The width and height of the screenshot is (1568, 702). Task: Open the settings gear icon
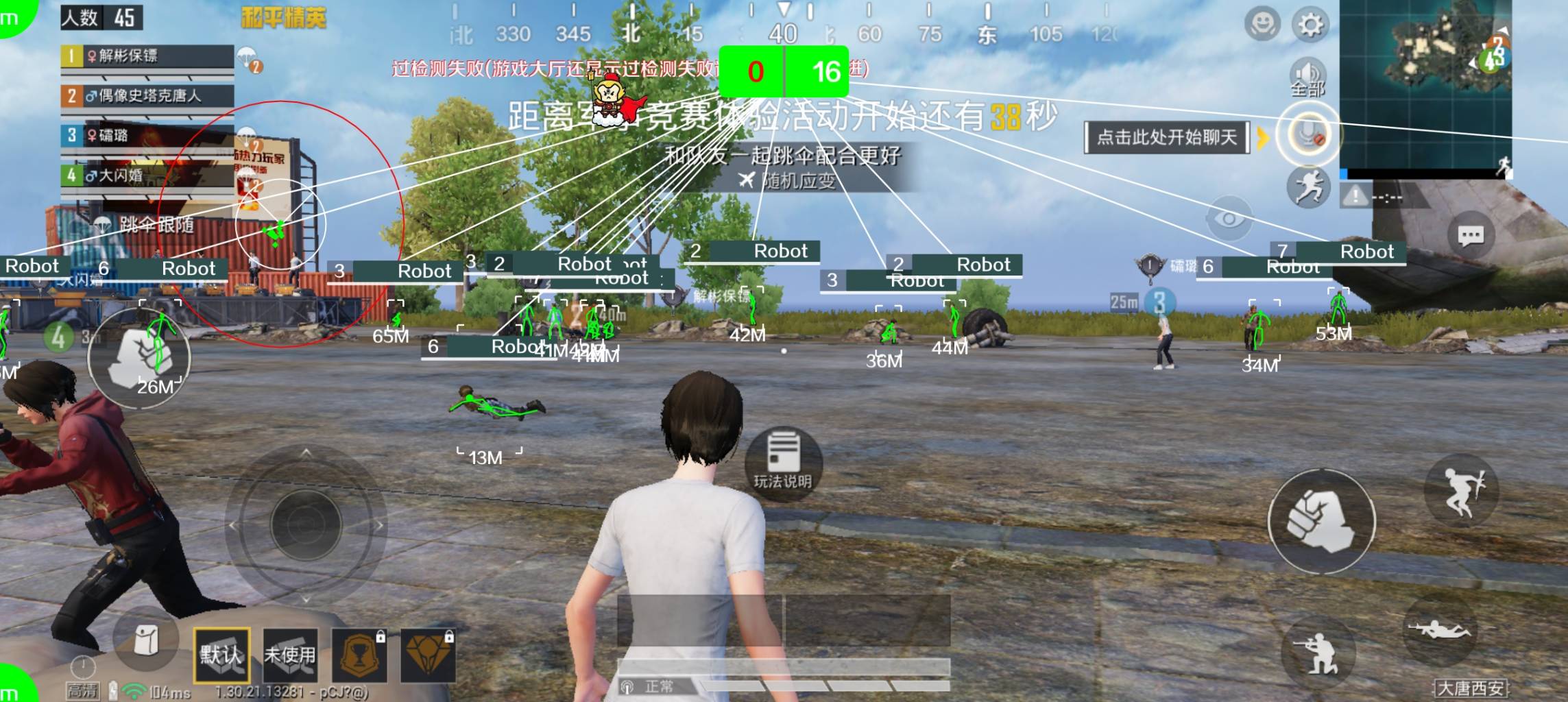(x=1310, y=25)
